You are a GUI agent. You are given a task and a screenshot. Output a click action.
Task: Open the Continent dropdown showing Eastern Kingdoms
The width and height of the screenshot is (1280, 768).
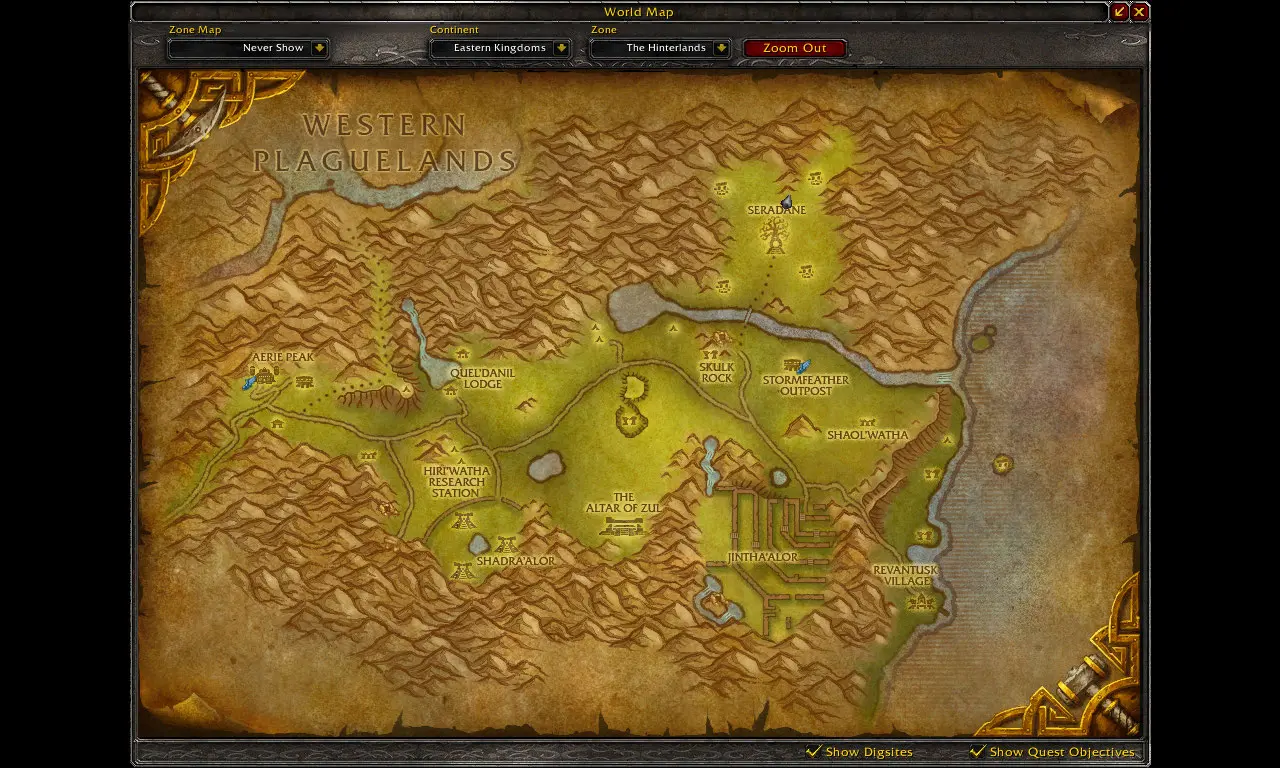561,48
